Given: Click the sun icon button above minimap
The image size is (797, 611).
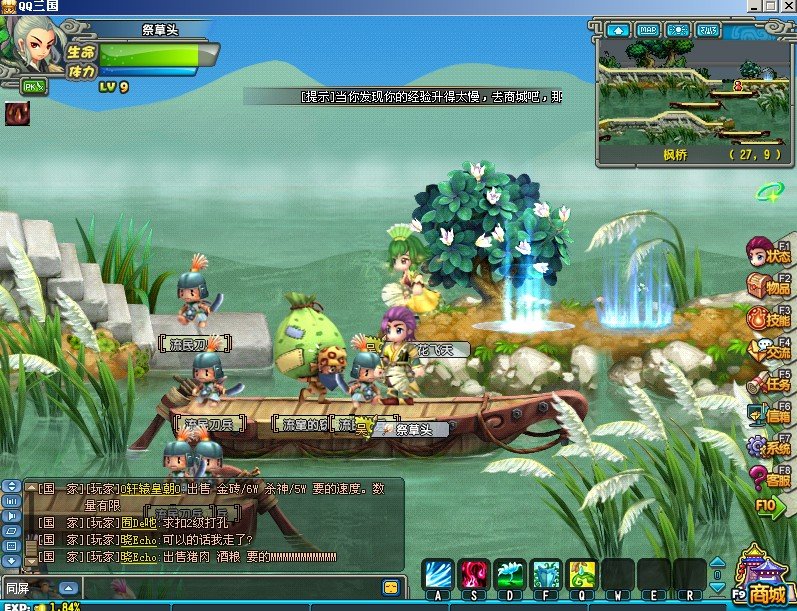Looking at the screenshot, I should pyautogui.click(x=678, y=30).
